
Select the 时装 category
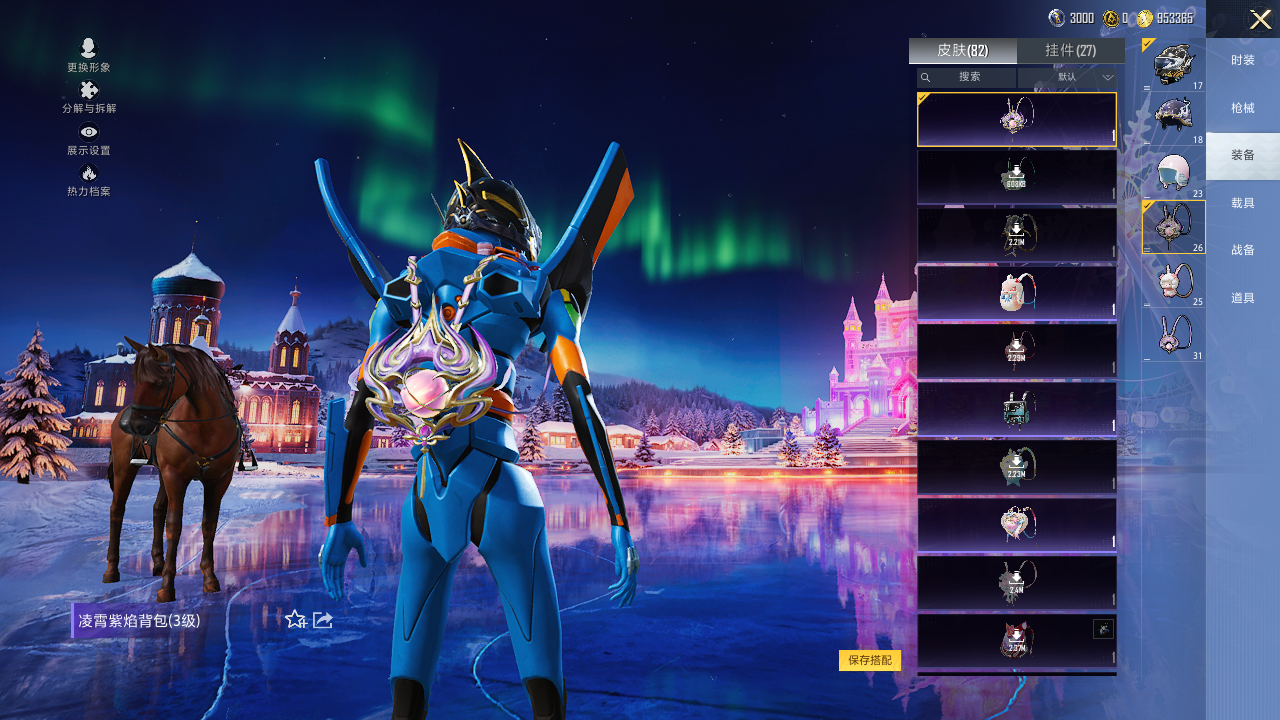[1243, 60]
